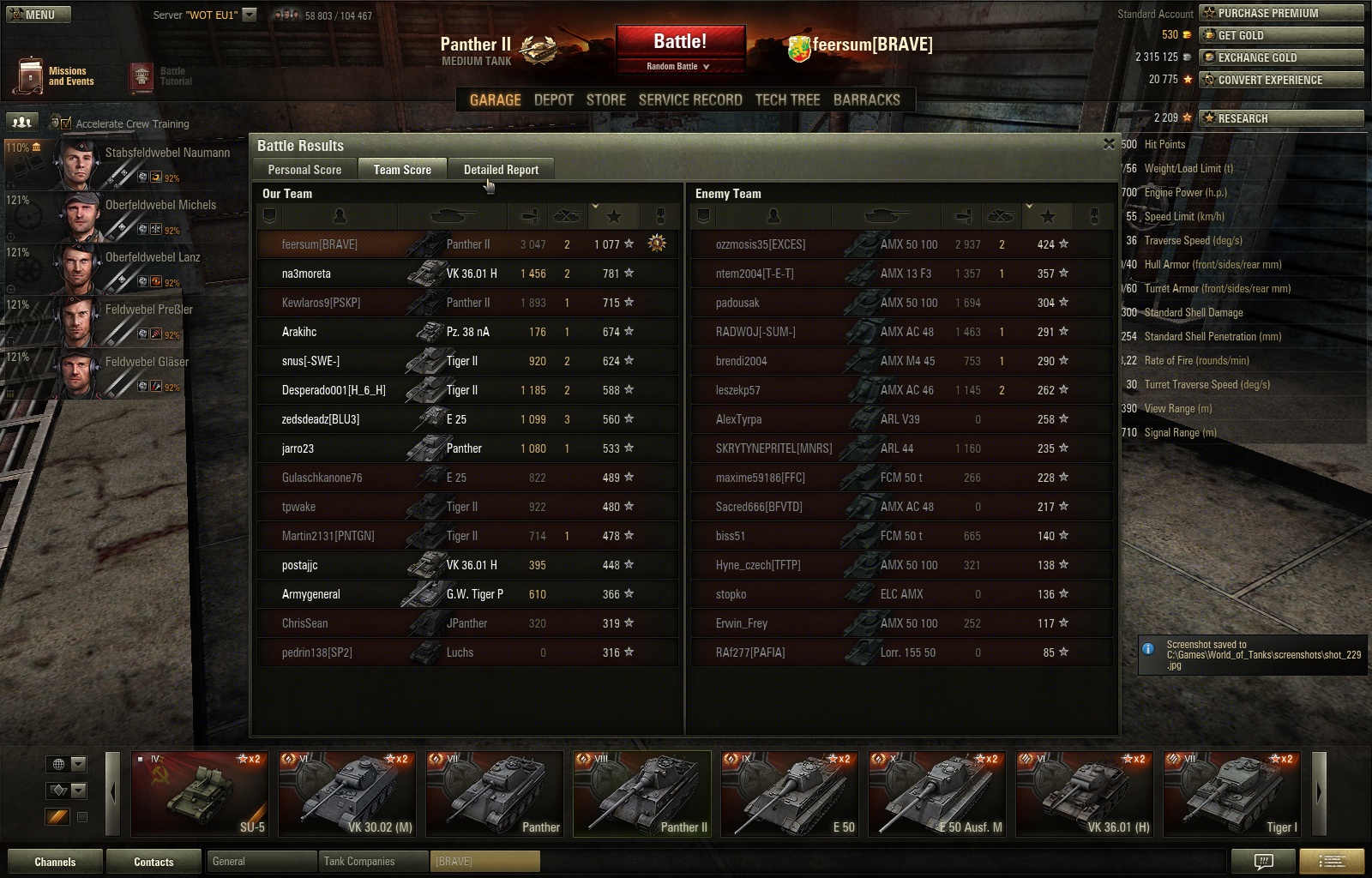Open the Contacts list
This screenshot has height=878, width=1372.
[153, 862]
